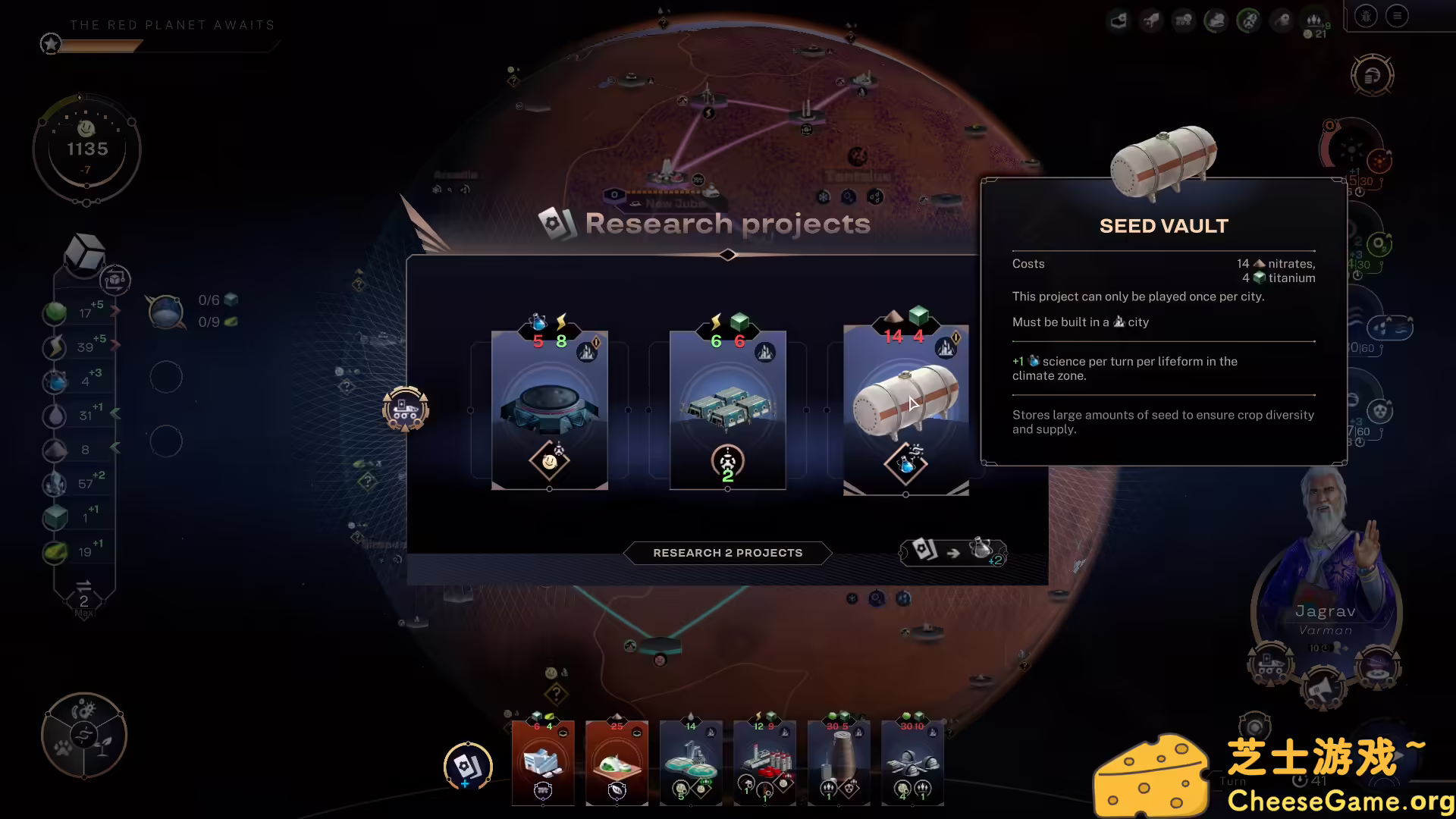Open the card draw pile icon with the plus
This screenshot has width=1456, height=819.
pyautogui.click(x=468, y=767)
